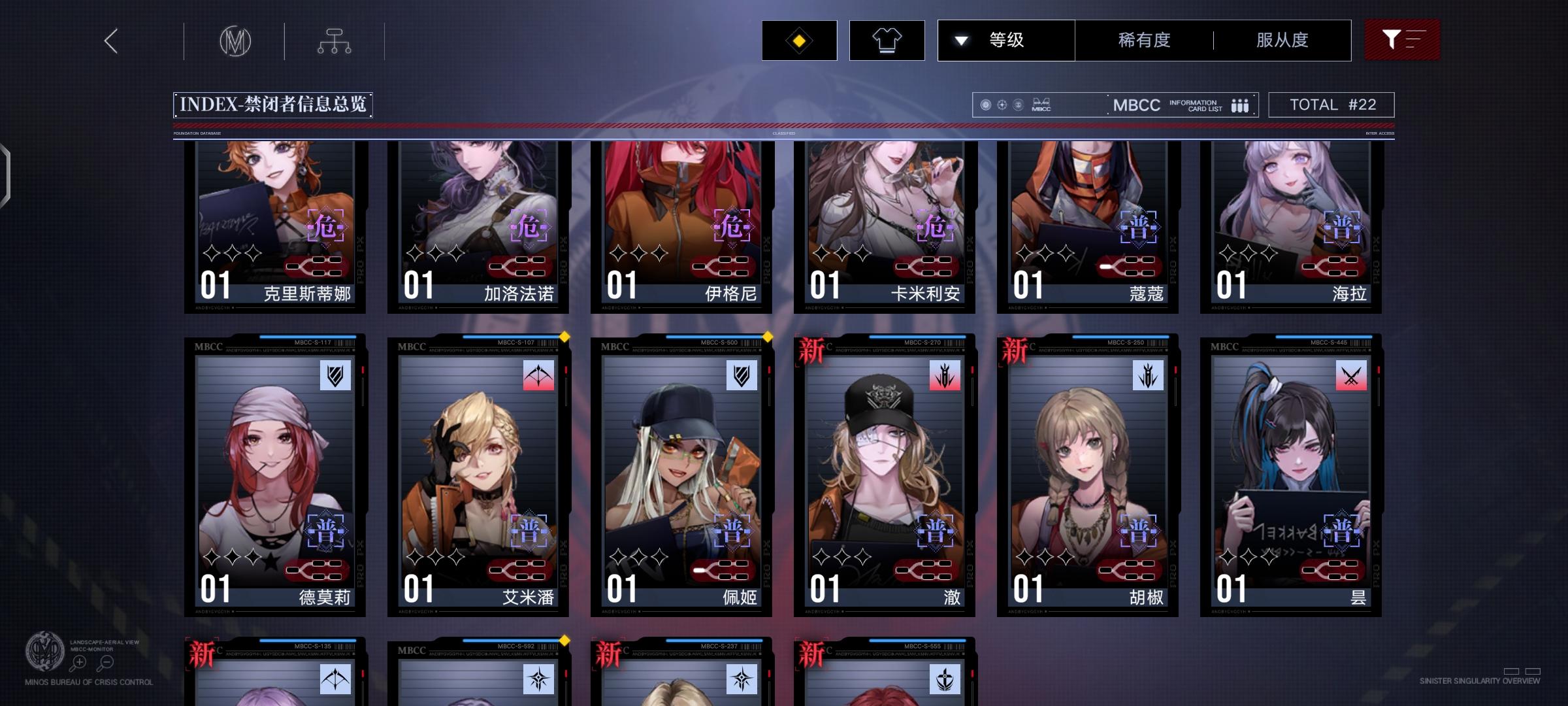This screenshot has width=1568, height=706.
Task: Click the yellow diamond display icon in the toolbar
Action: (x=798, y=40)
